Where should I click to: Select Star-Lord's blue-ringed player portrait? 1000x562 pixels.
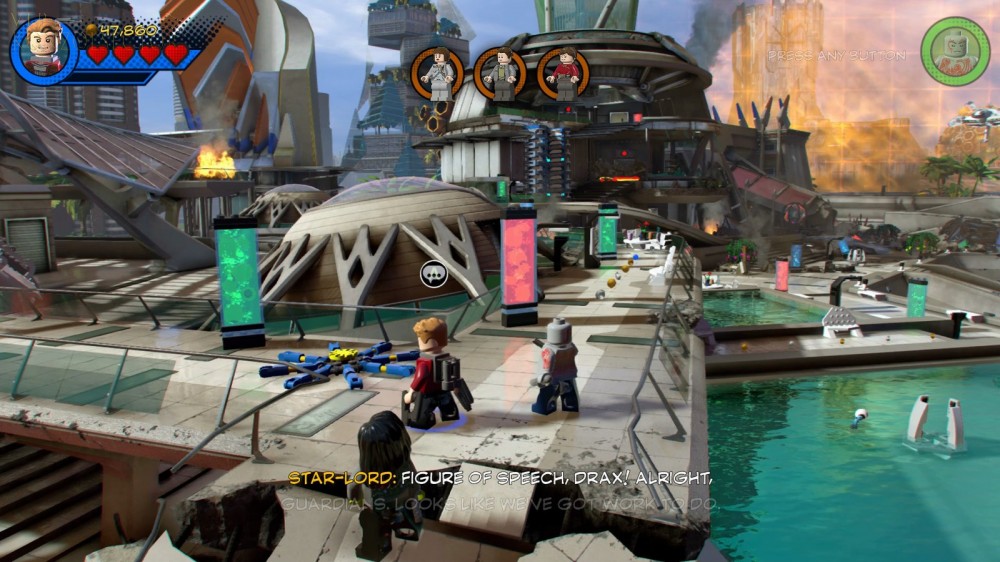[x=44, y=50]
